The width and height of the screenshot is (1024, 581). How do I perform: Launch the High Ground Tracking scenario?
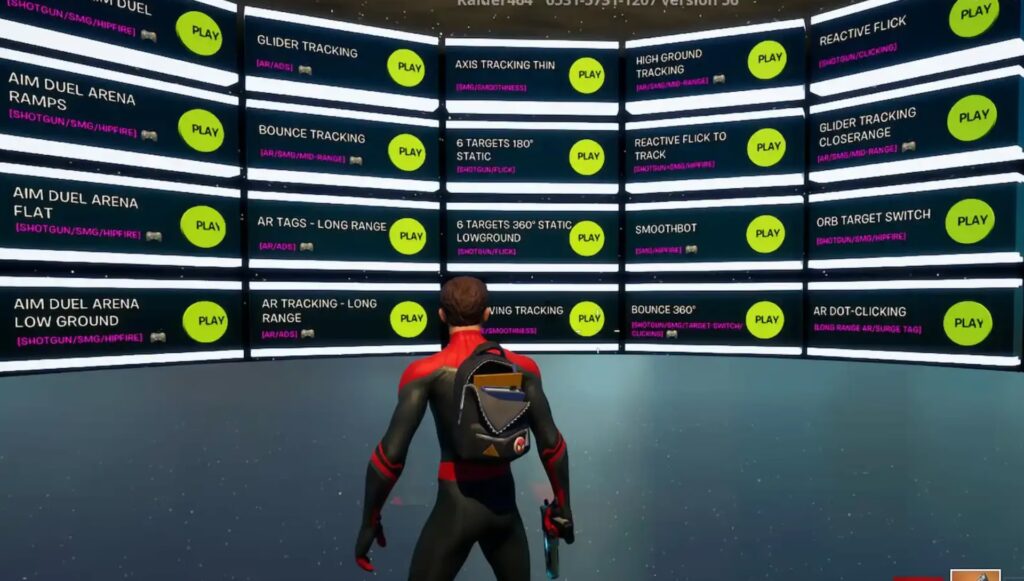[x=767, y=60]
